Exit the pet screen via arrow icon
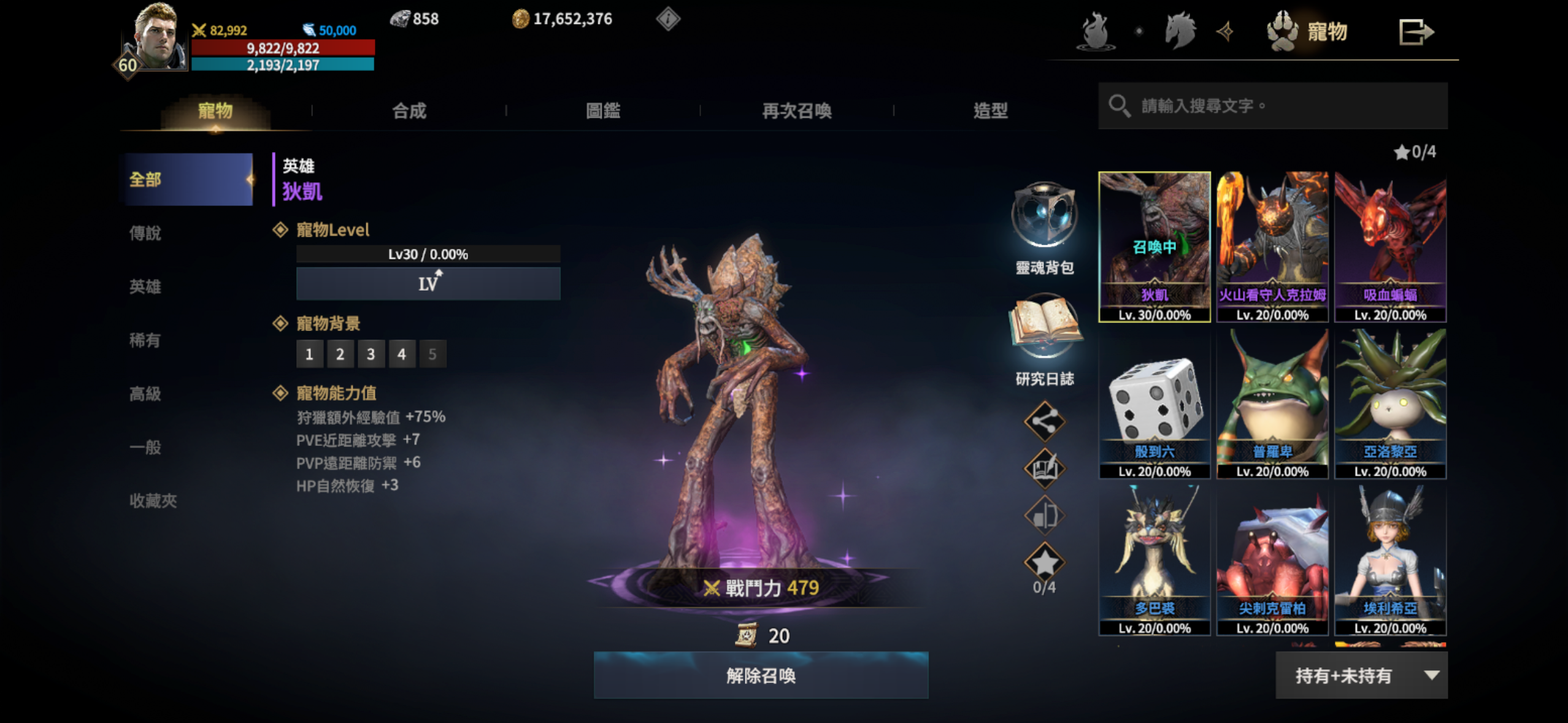 1415,32
